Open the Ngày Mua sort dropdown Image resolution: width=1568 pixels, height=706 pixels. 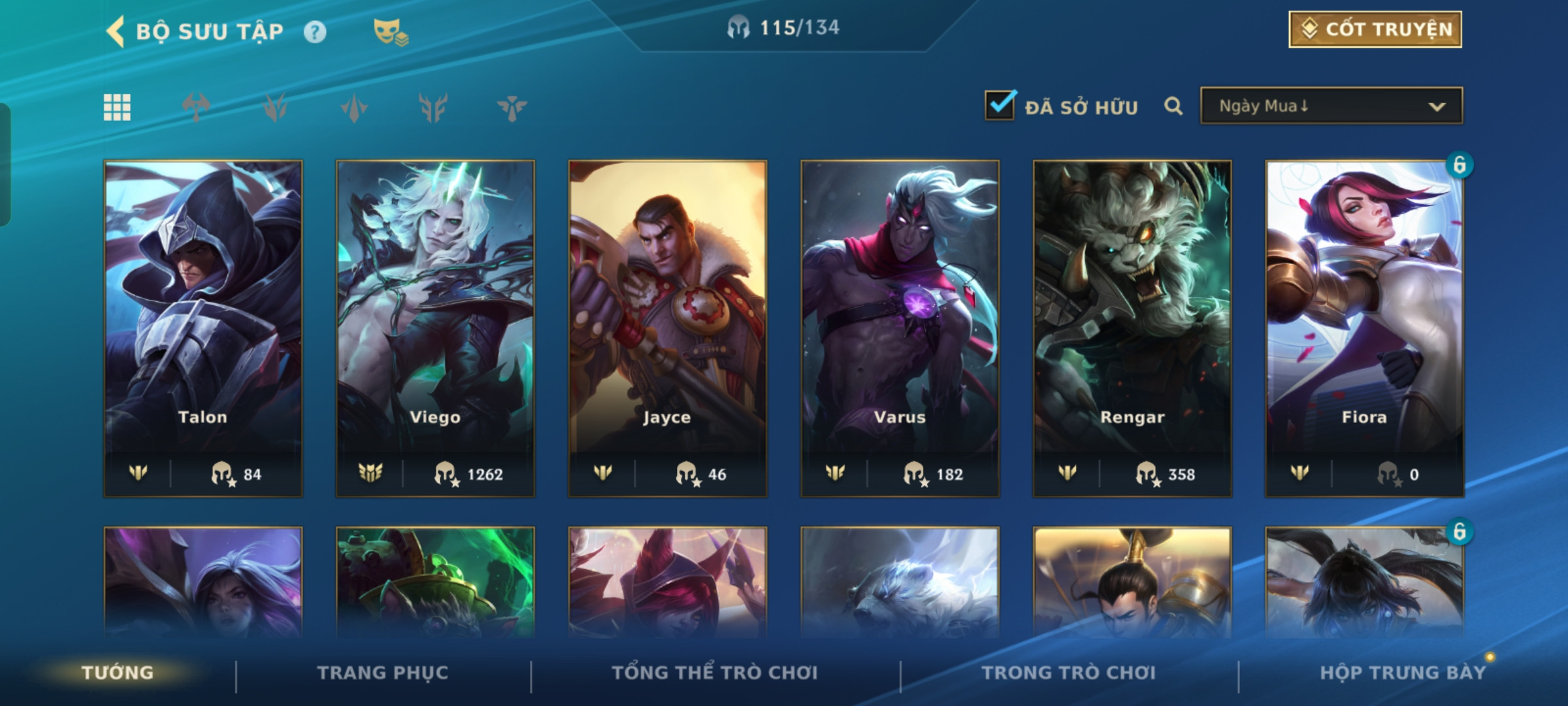tap(1331, 106)
